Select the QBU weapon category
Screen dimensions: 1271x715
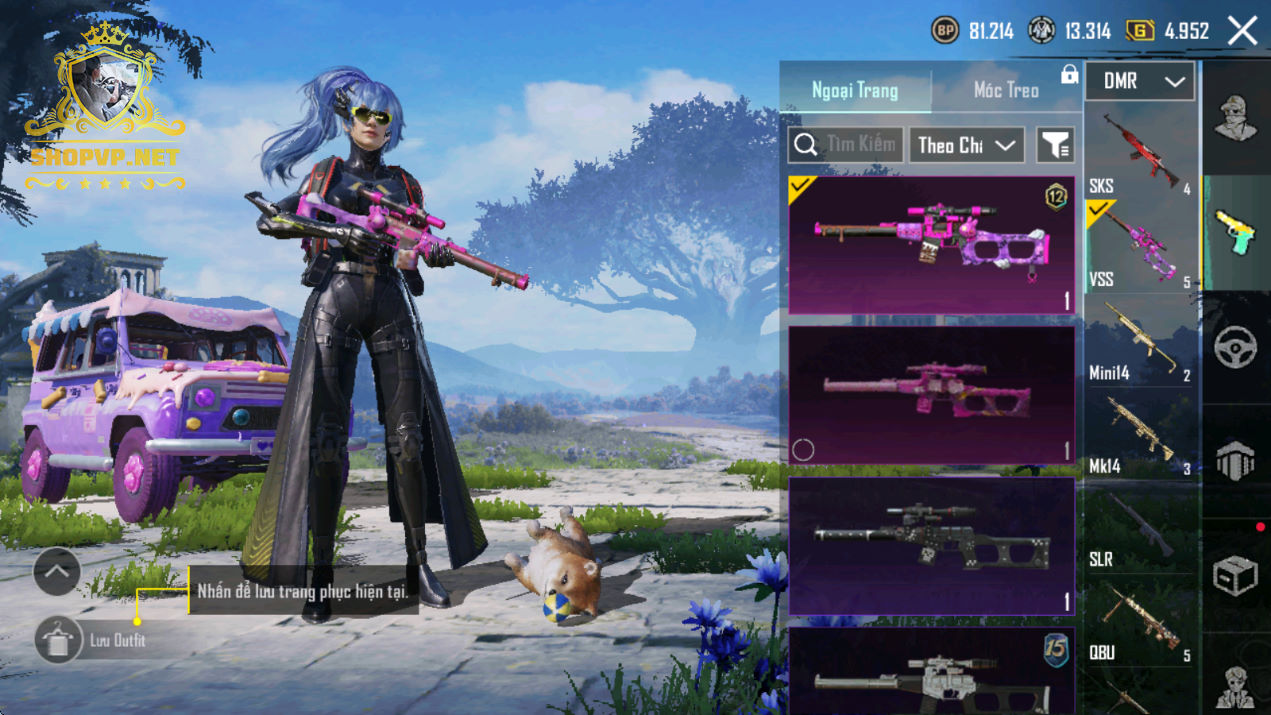(x=1142, y=620)
